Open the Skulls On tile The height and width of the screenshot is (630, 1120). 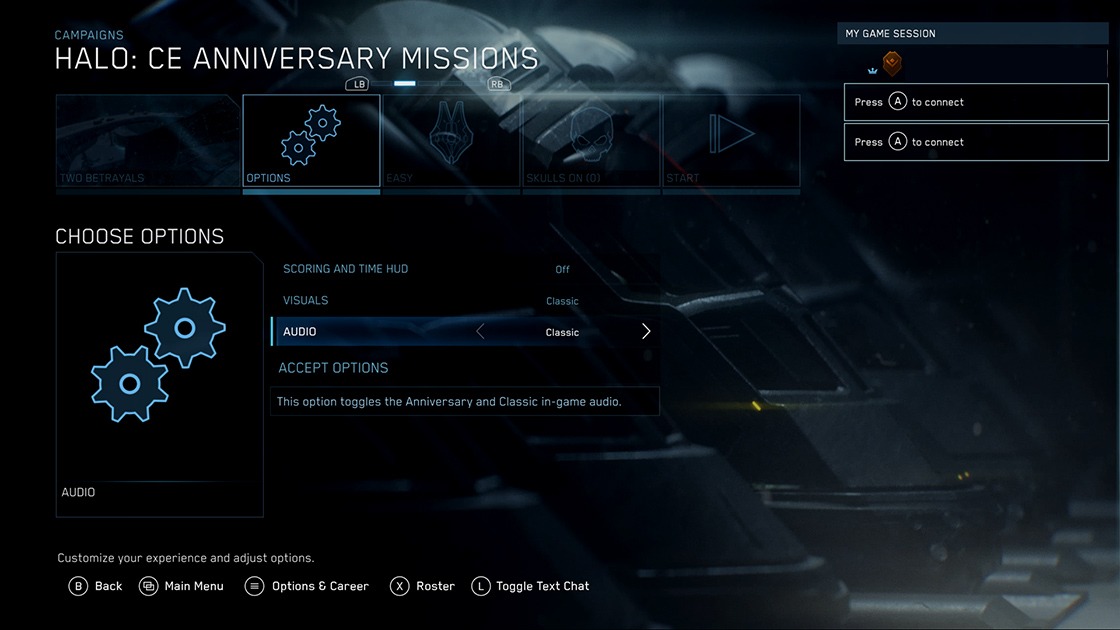click(x=590, y=141)
